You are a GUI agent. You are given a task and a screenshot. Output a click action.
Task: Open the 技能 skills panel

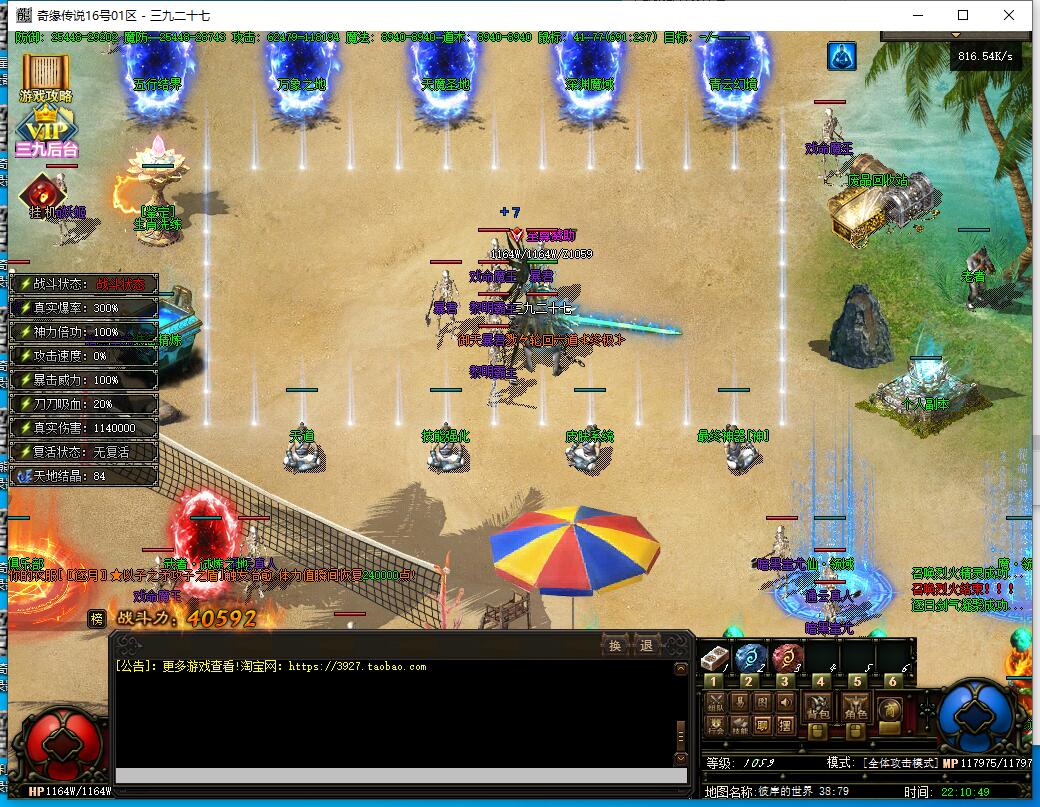point(738,727)
